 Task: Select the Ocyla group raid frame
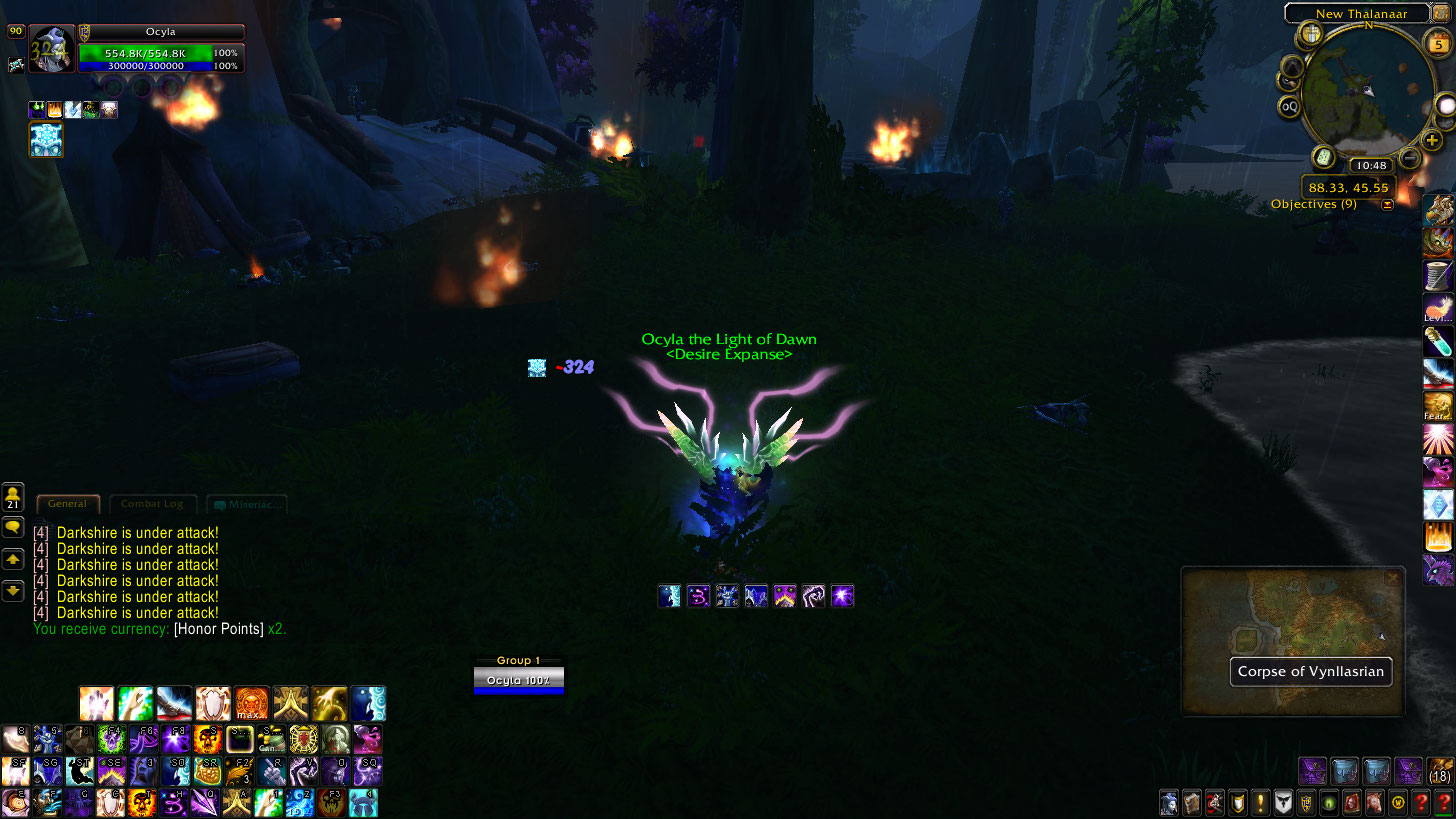coord(519,681)
